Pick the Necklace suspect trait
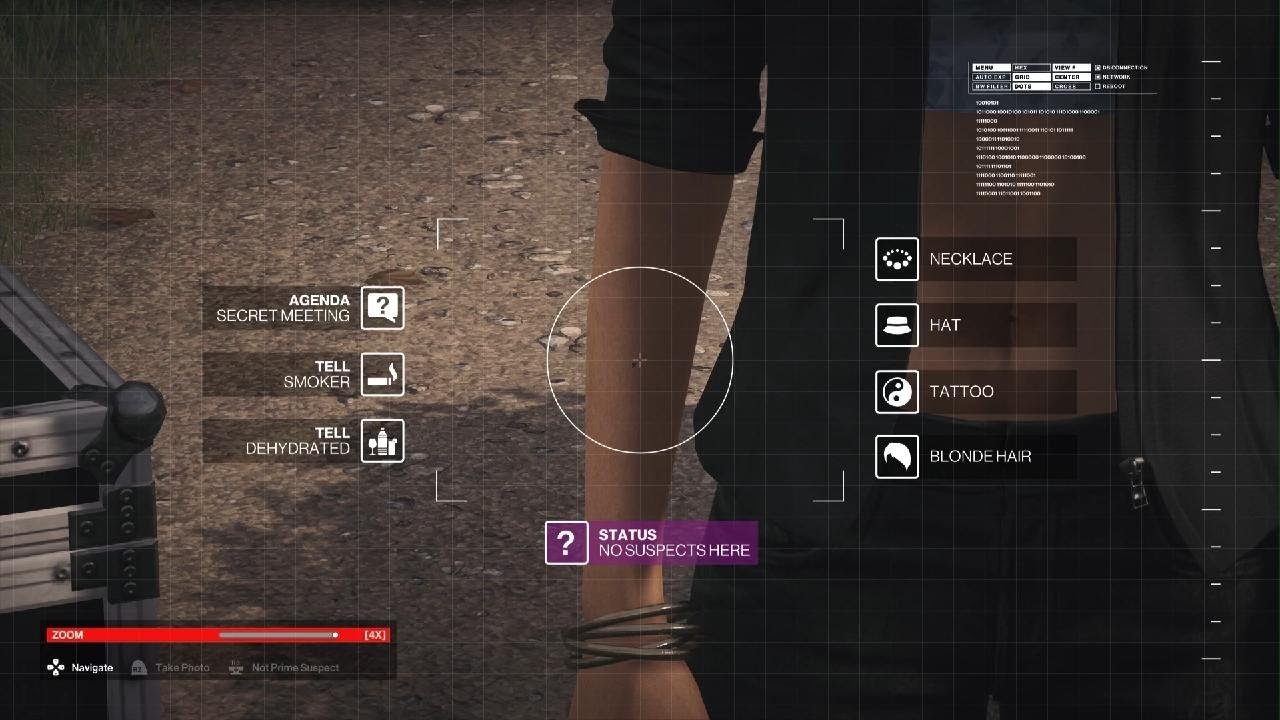Viewport: 1280px width, 720px height. click(975, 259)
